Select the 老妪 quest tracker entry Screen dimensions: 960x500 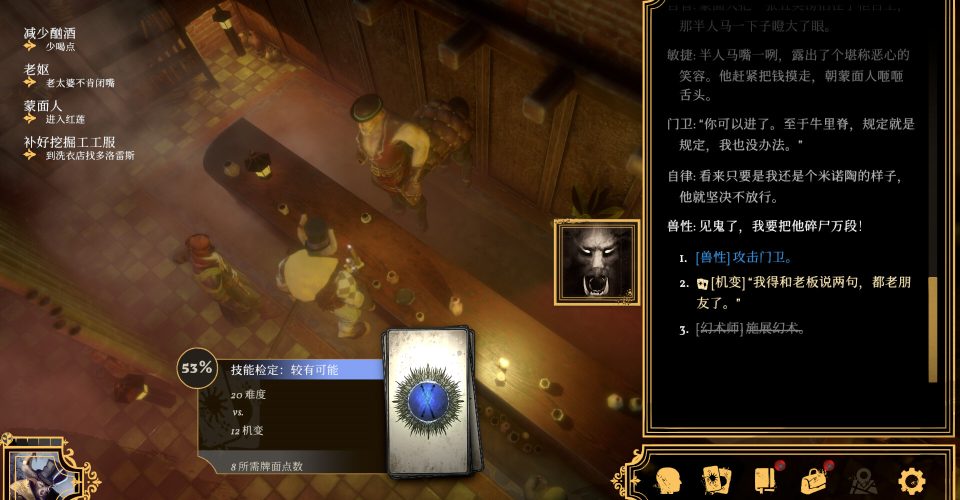[37, 70]
